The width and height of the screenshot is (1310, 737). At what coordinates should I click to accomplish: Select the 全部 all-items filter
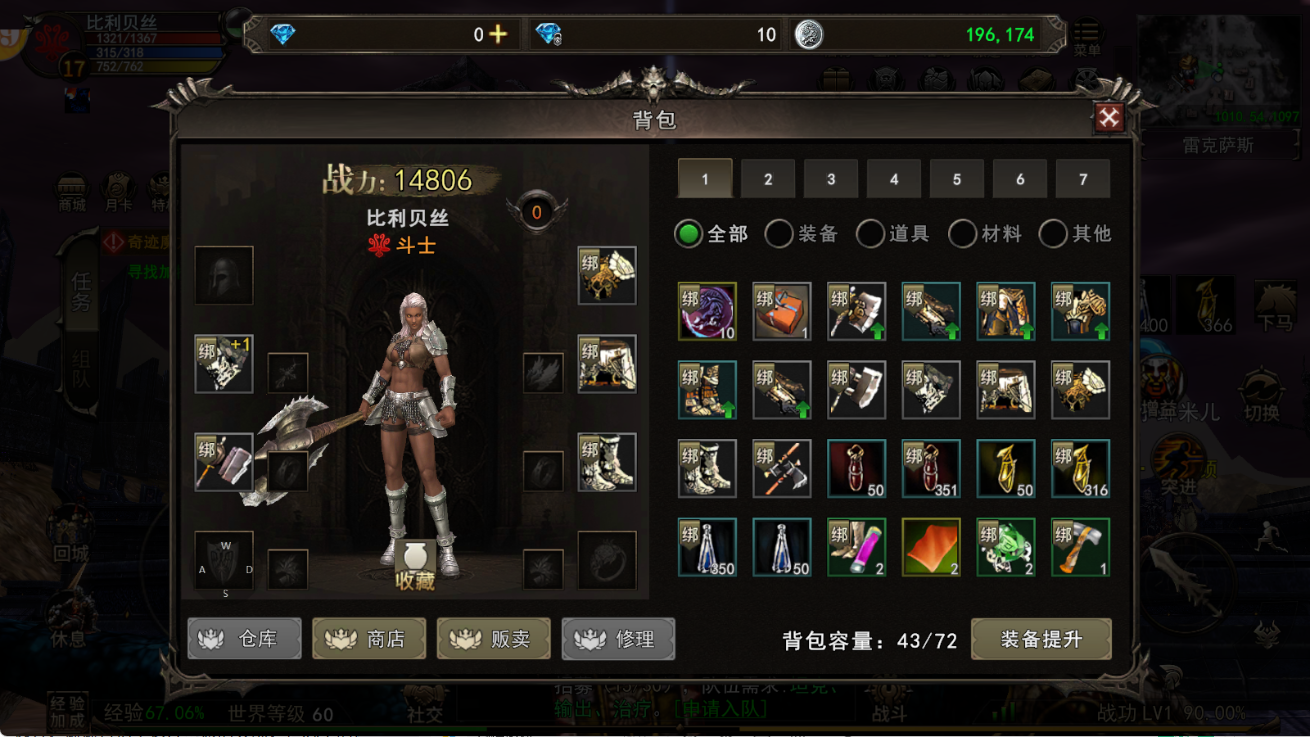[689, 234]
